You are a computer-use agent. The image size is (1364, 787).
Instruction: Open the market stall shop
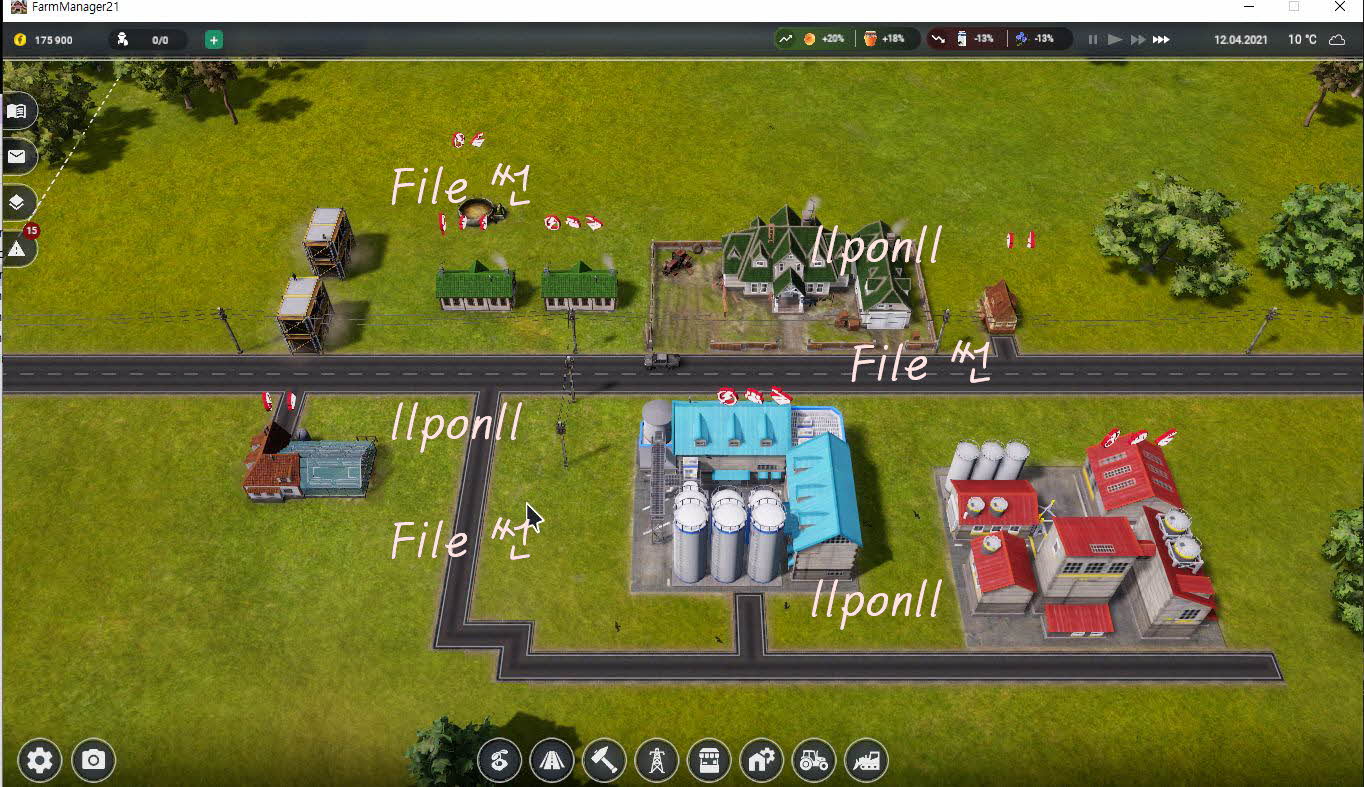click(x=709, y=761)
